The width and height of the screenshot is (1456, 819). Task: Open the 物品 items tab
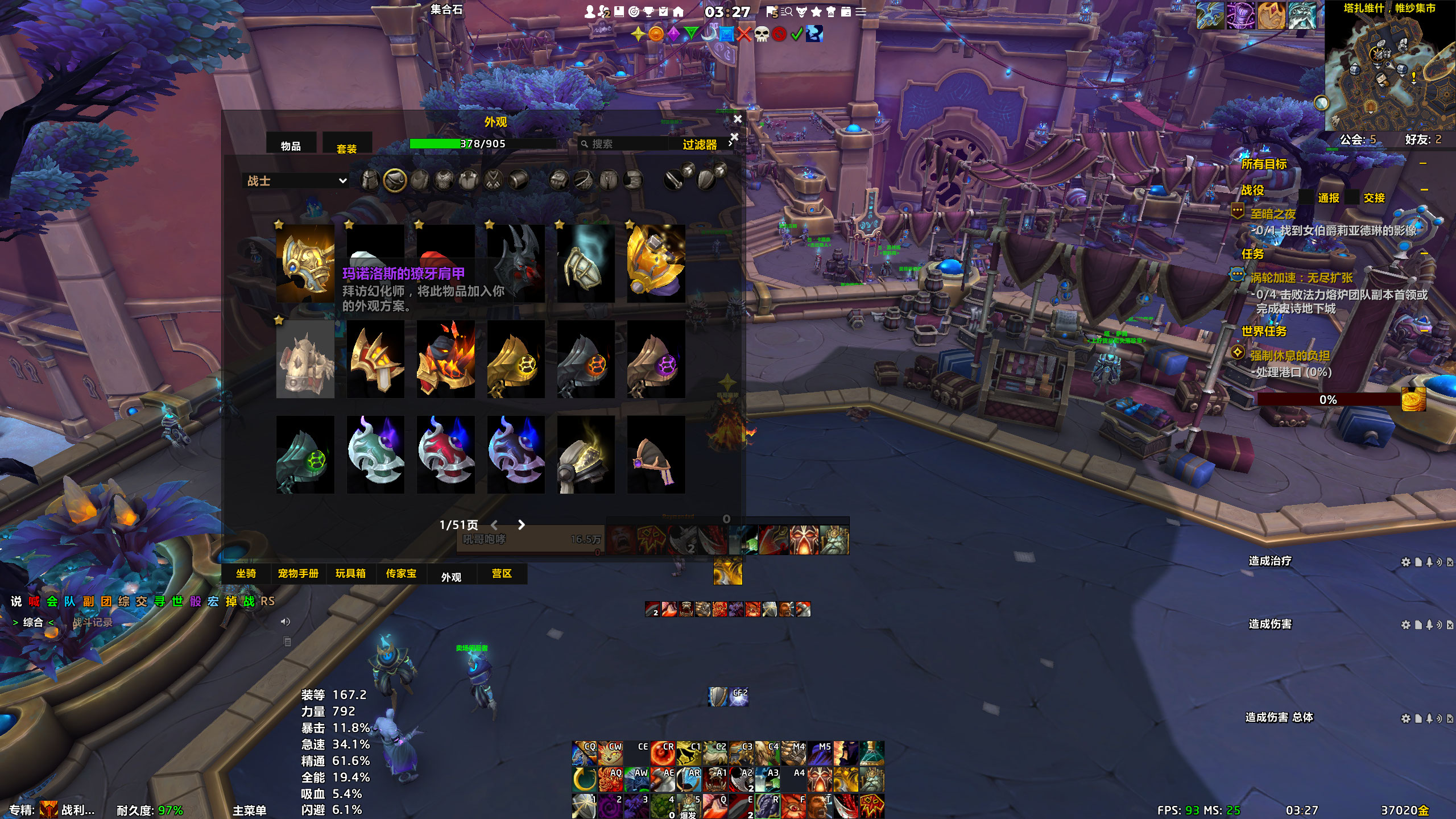click(291, 146)
